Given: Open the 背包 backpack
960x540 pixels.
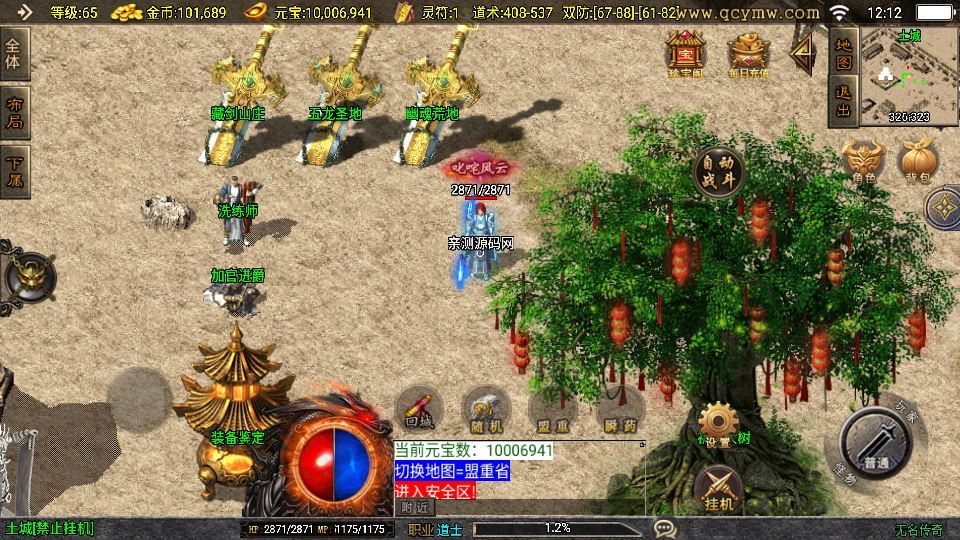Looking at the screenshot, I should click(918, 162).
